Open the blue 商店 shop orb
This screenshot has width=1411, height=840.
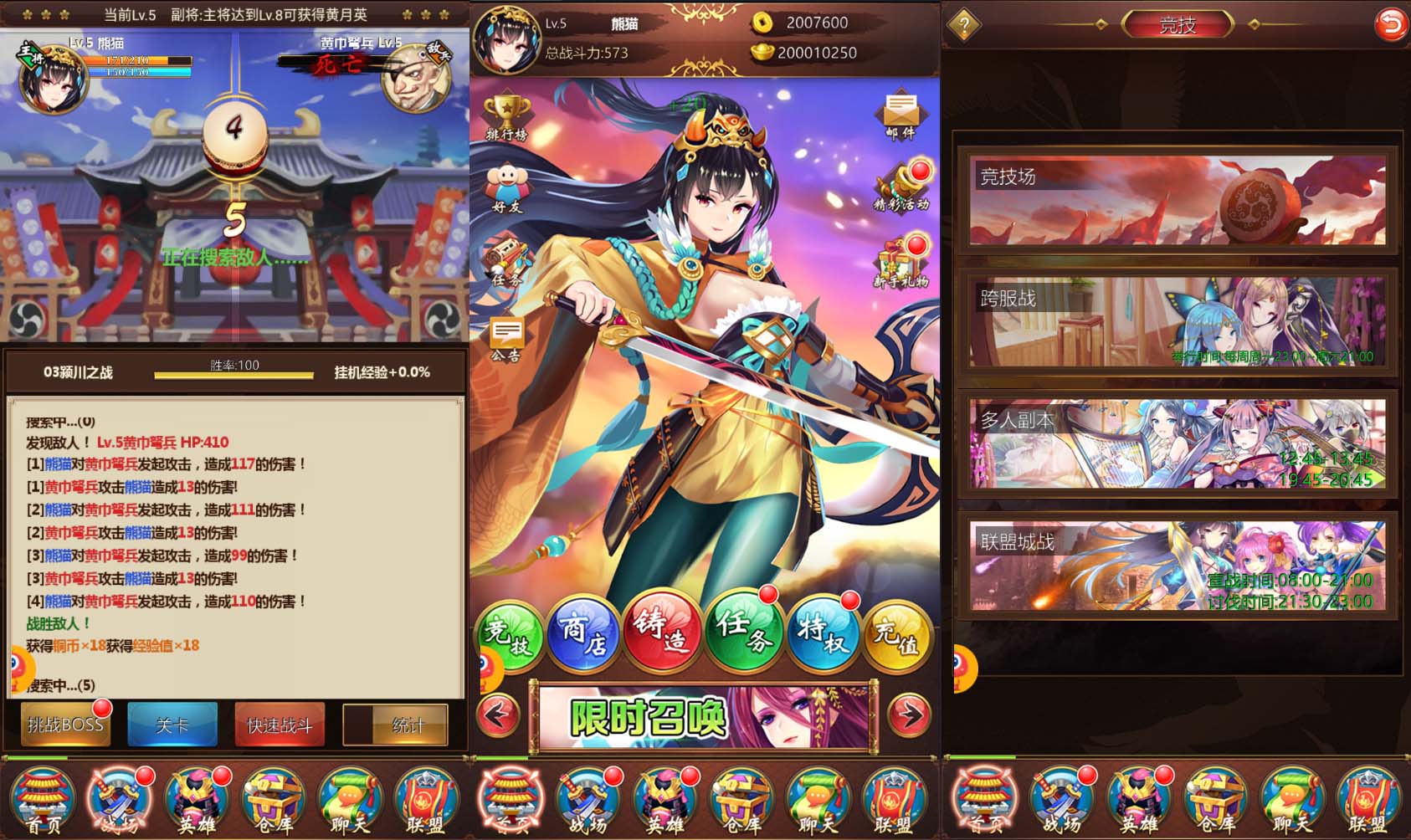point(583,636)
